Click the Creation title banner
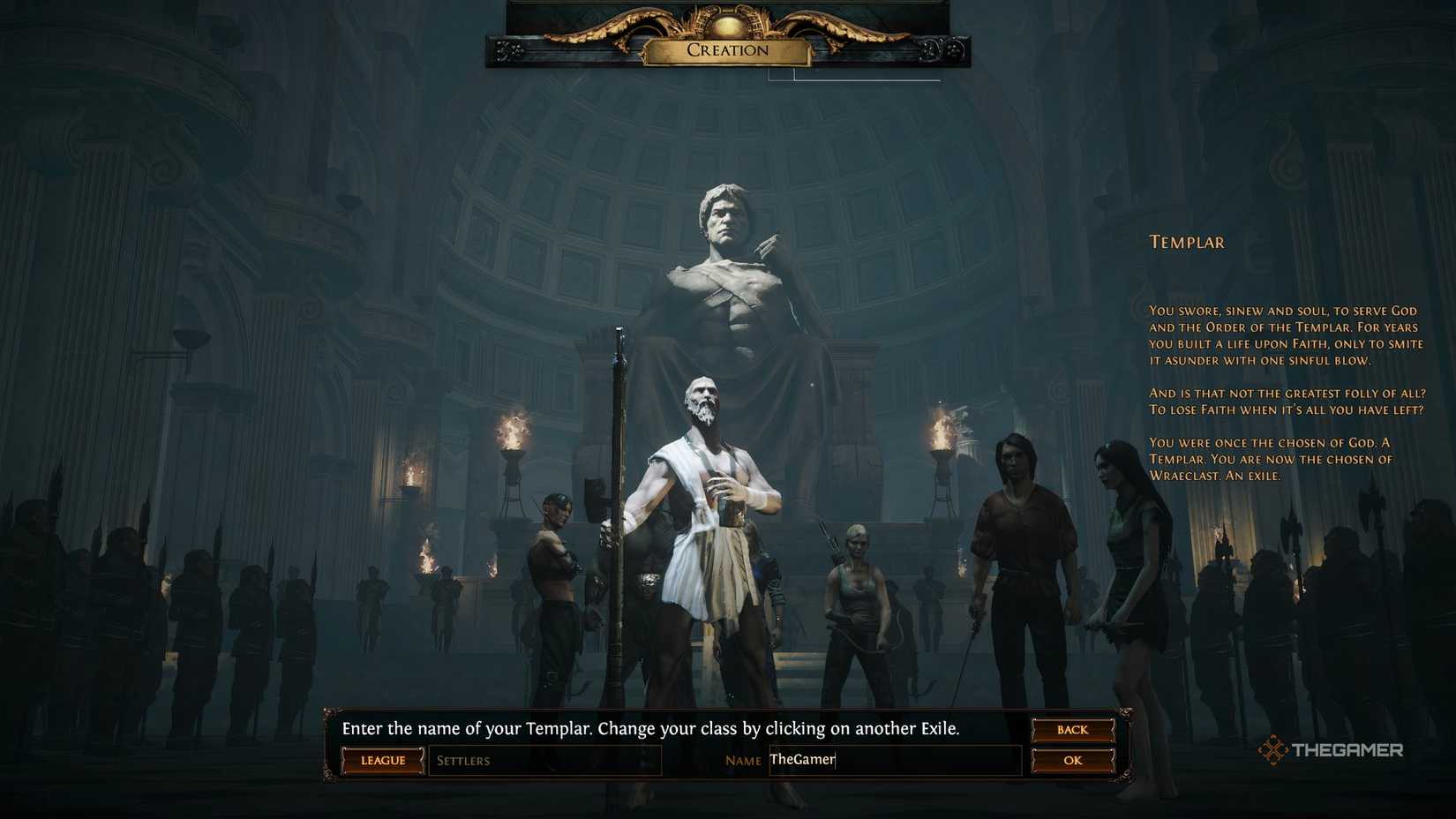The image size is (1456, 819). [725, 50]
